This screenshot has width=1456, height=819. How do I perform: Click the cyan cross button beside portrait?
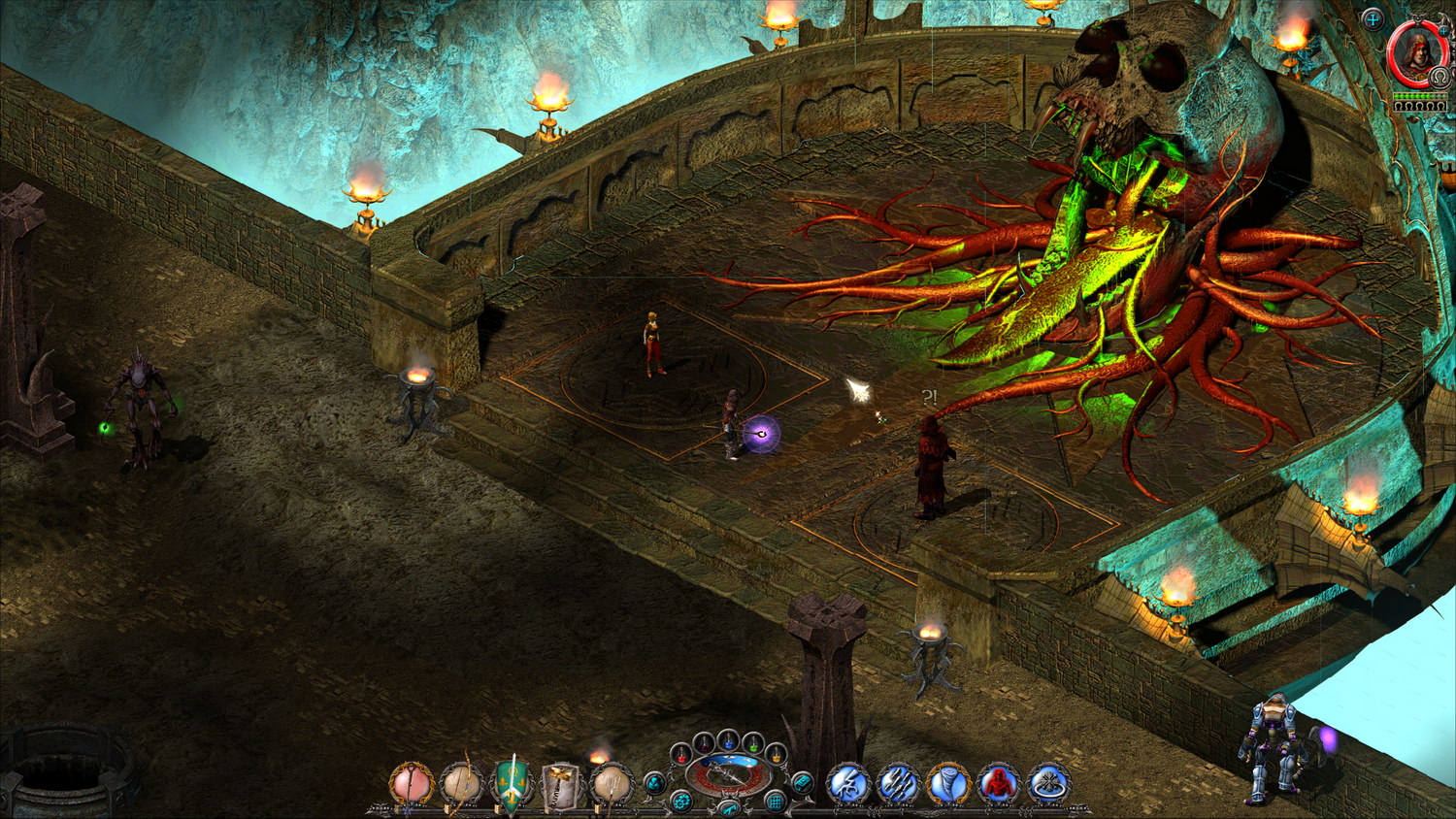pyautogui.click(x=1373, y=18)
